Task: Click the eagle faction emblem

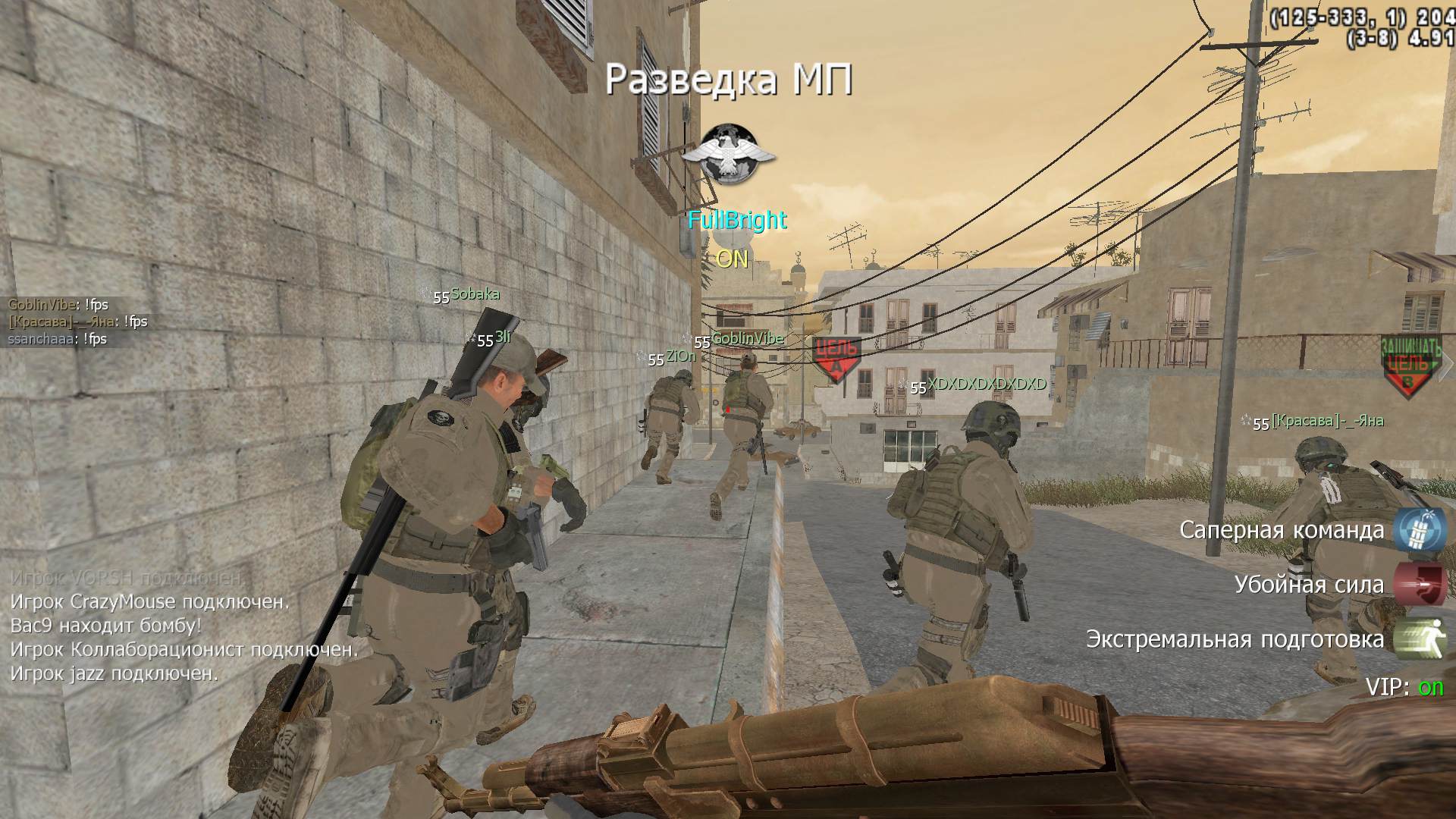Action: tap(729, 153)
